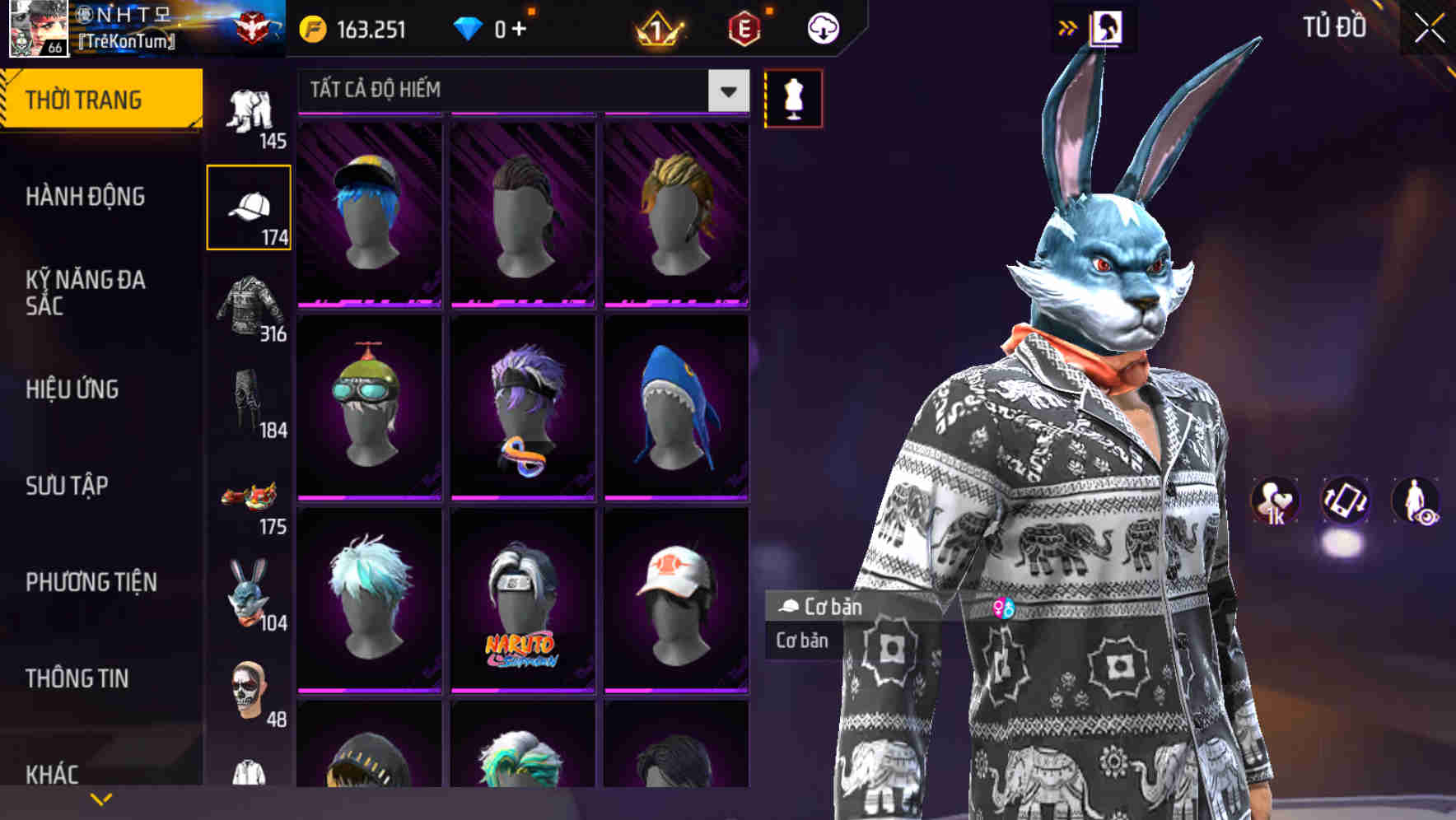Select the Naruto headband hairstyle
Viewport: 1456px width, 820px height.
click(525, 599)
